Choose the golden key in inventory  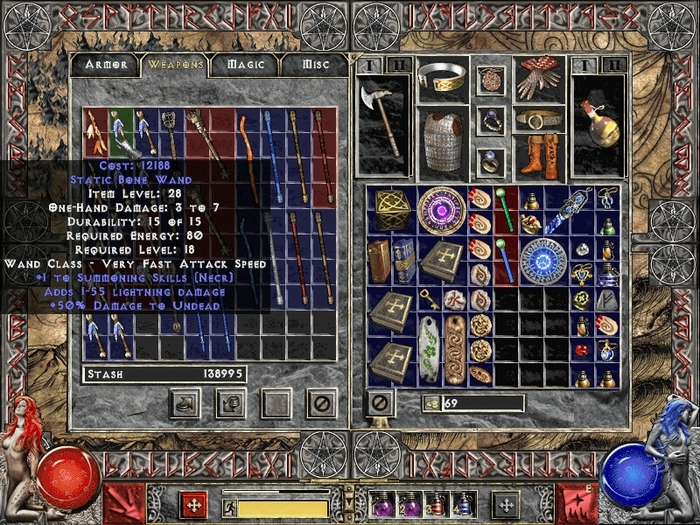tap(429, 298)
